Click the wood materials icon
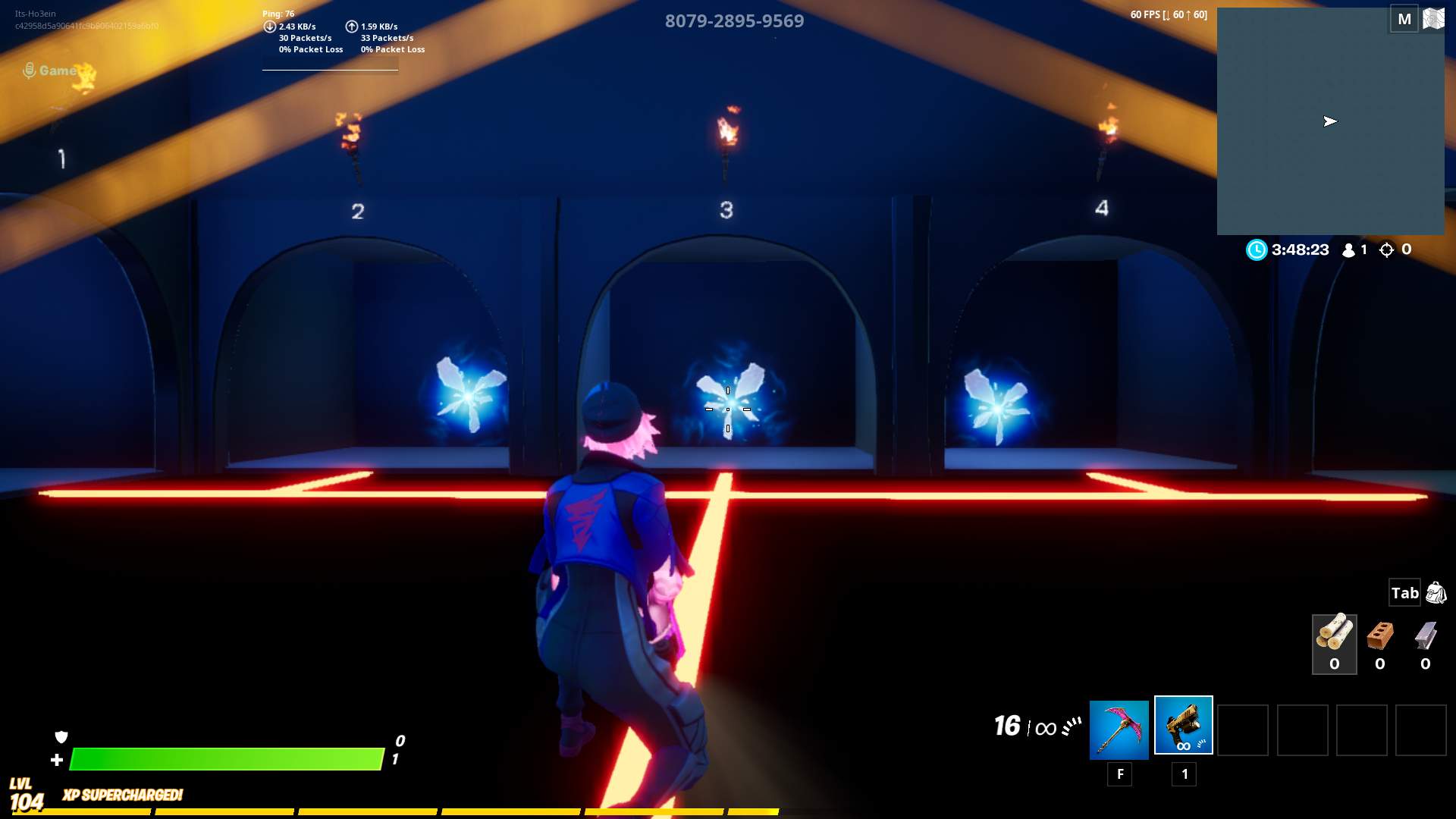 click(1335, 637)
